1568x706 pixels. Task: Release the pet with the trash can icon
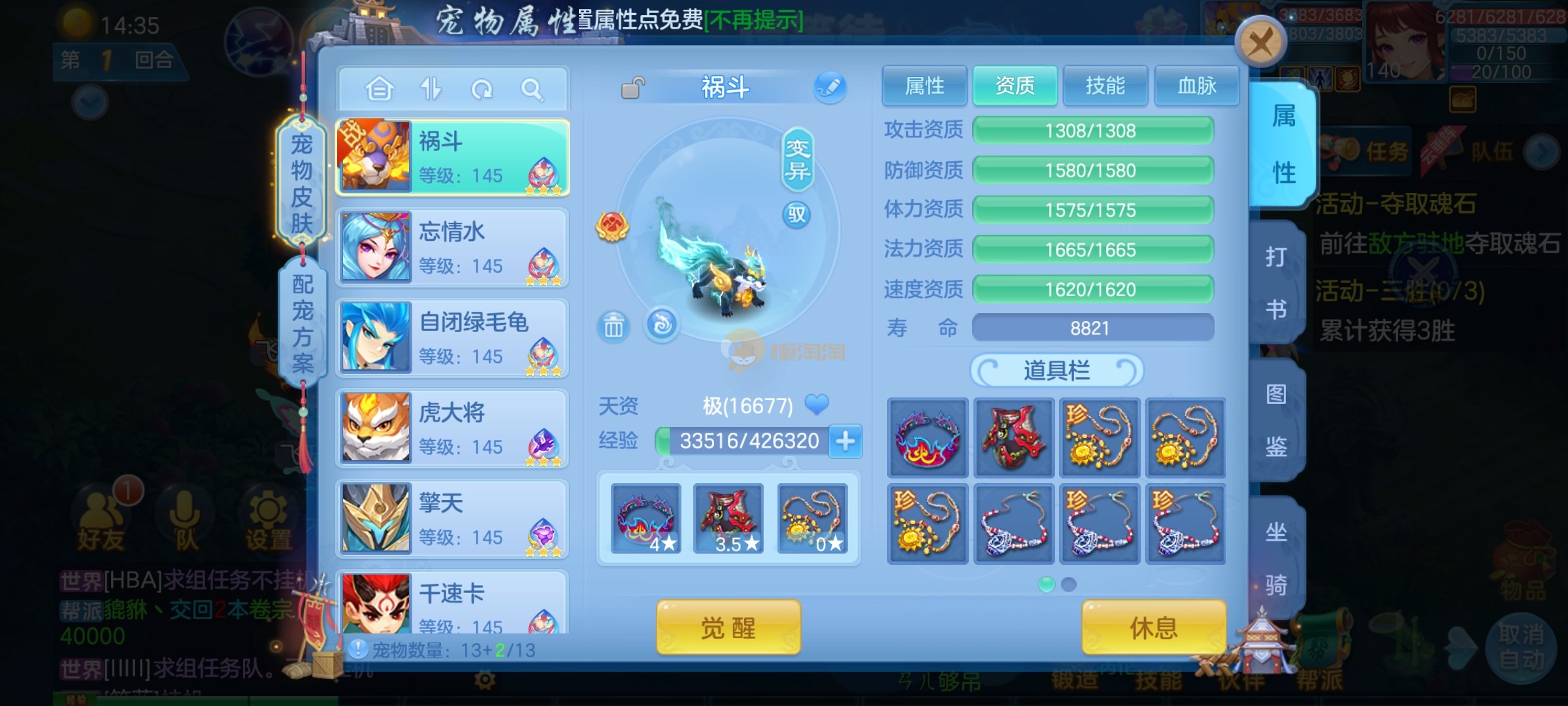(613, 326)
